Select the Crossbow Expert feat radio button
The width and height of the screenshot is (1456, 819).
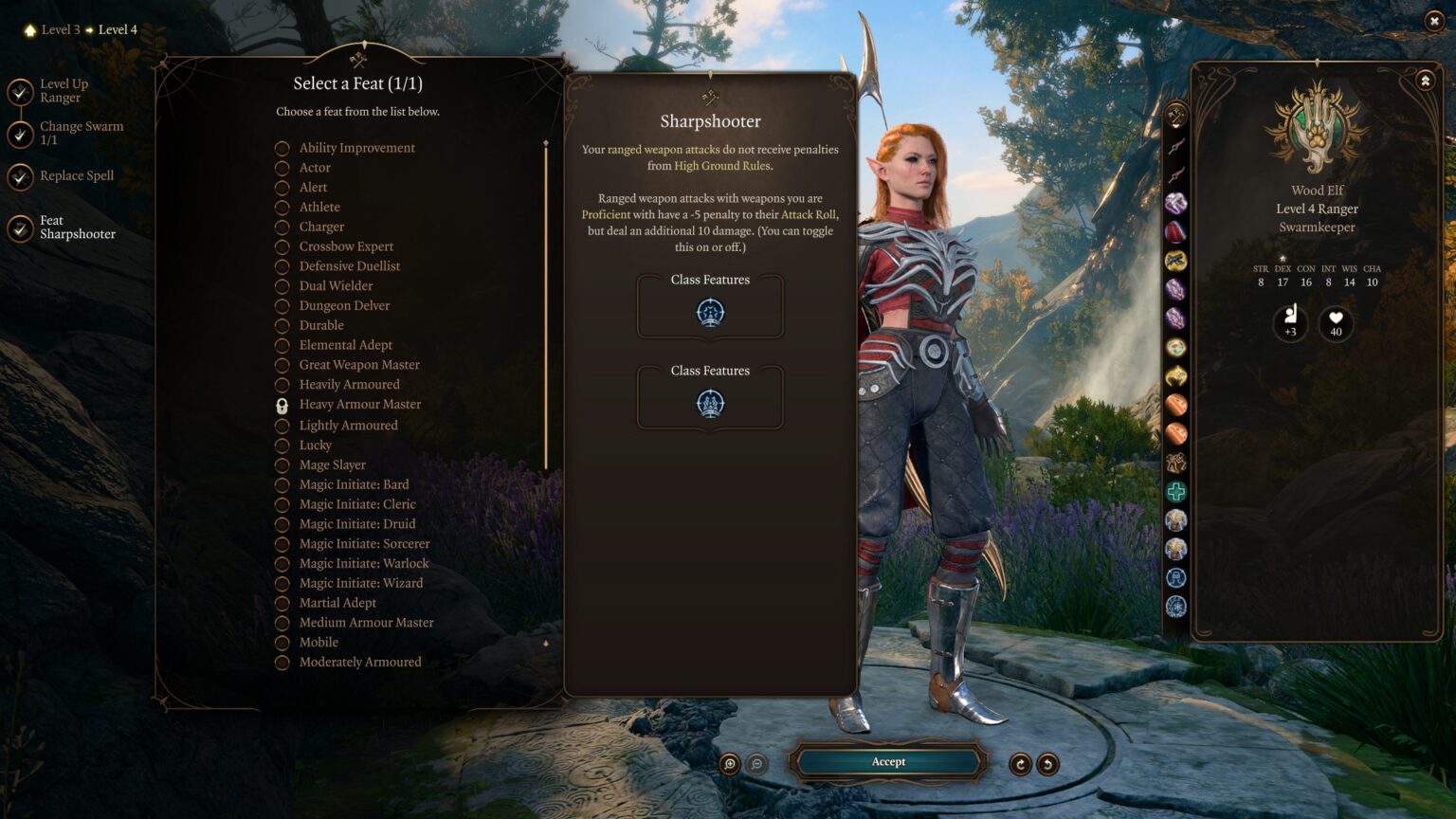click(x=282, y=246)
